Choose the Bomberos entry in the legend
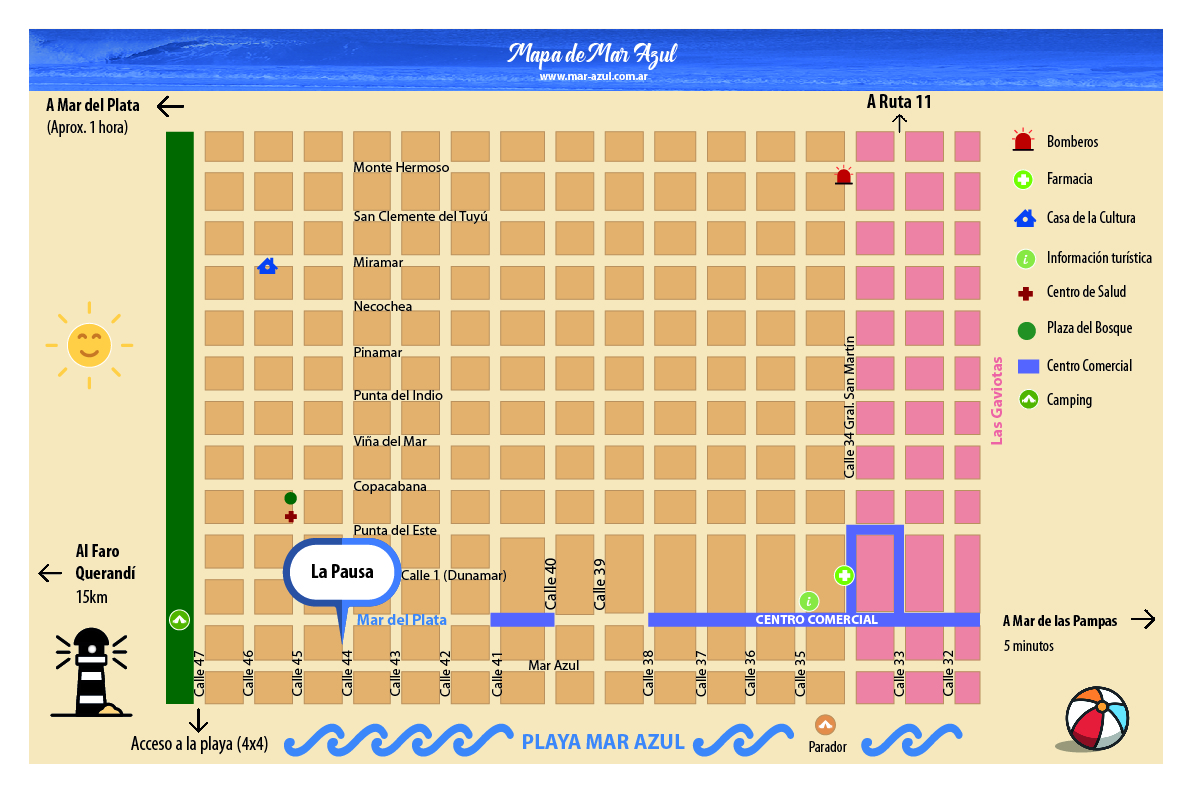1192x793 pixels. (x=1072, y=142)
